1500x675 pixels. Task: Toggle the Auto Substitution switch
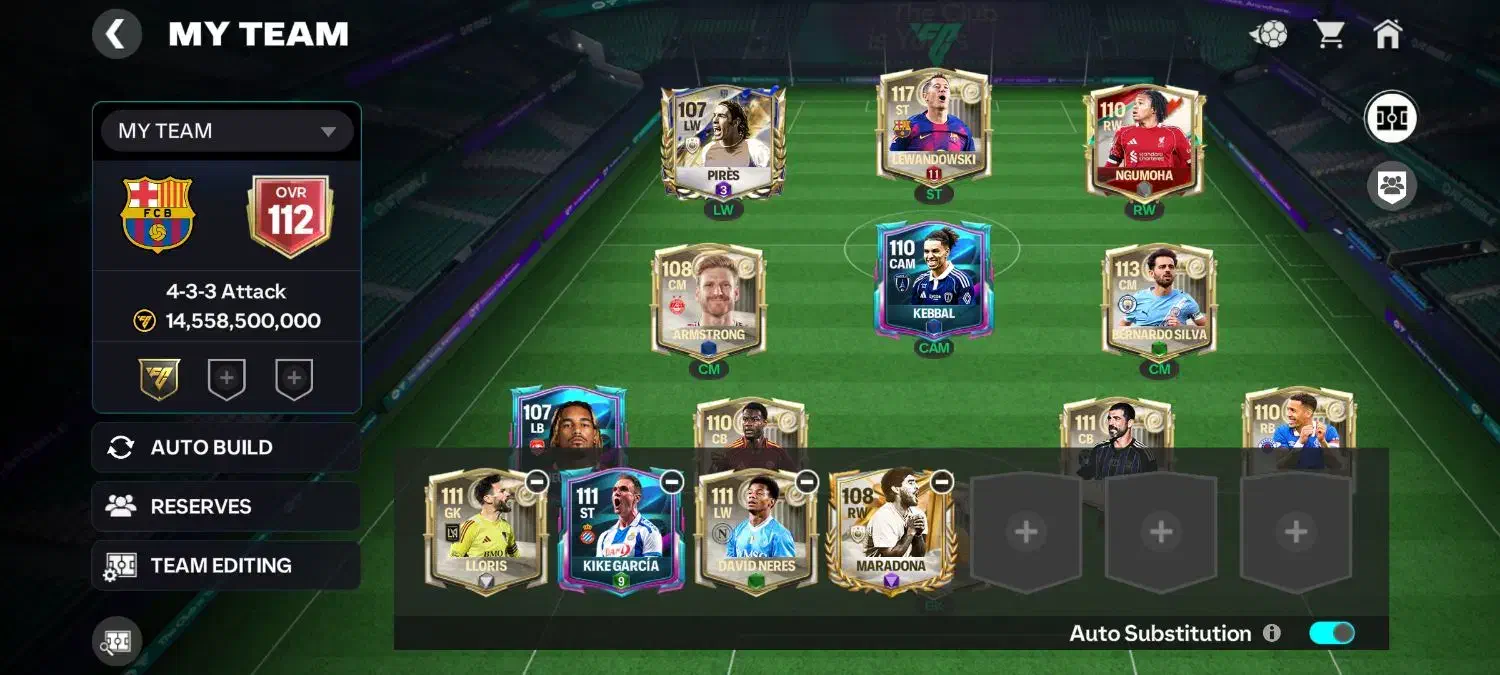1332,633
